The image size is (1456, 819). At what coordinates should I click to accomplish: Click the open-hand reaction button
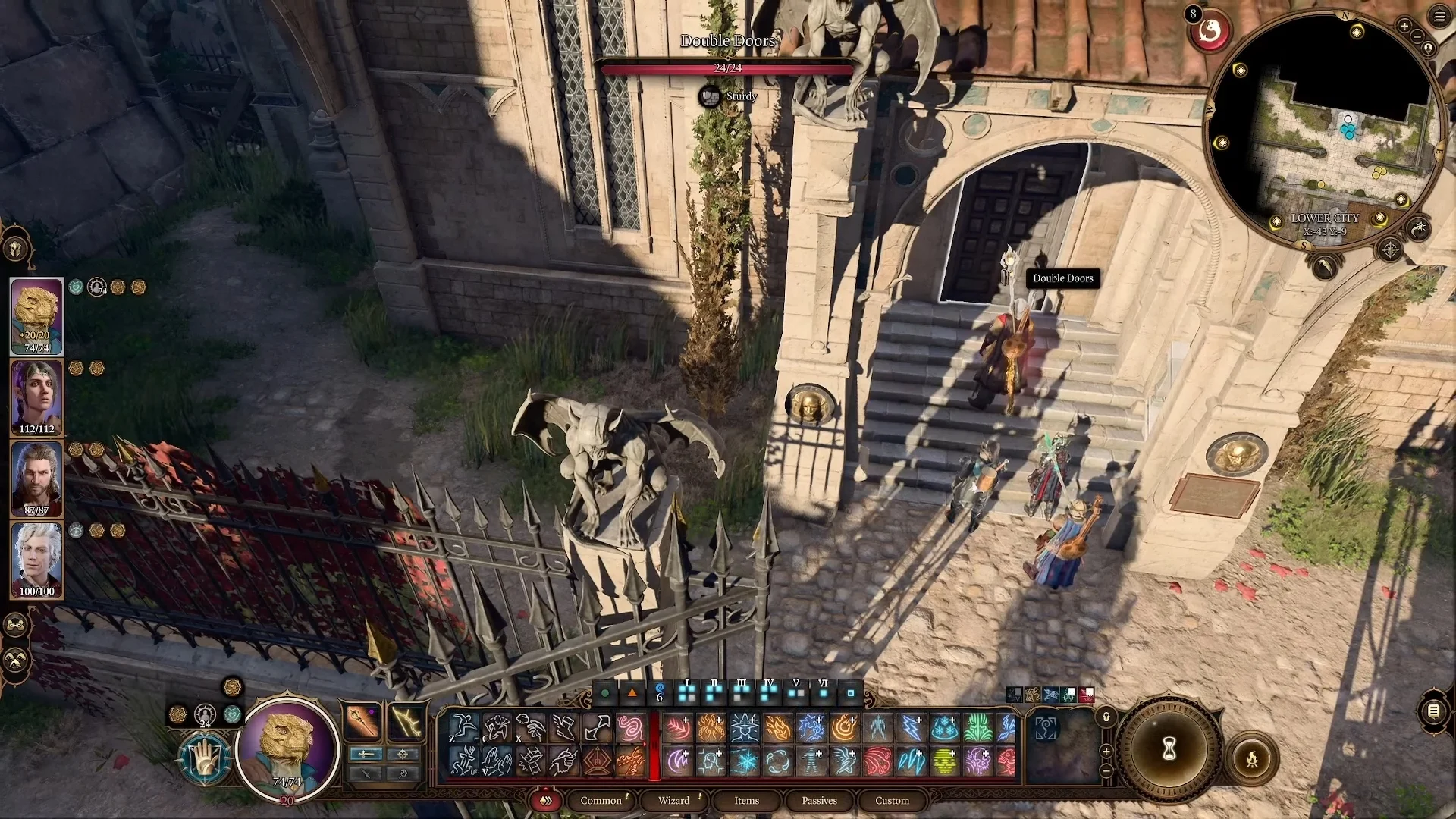(x=205, y=758)
